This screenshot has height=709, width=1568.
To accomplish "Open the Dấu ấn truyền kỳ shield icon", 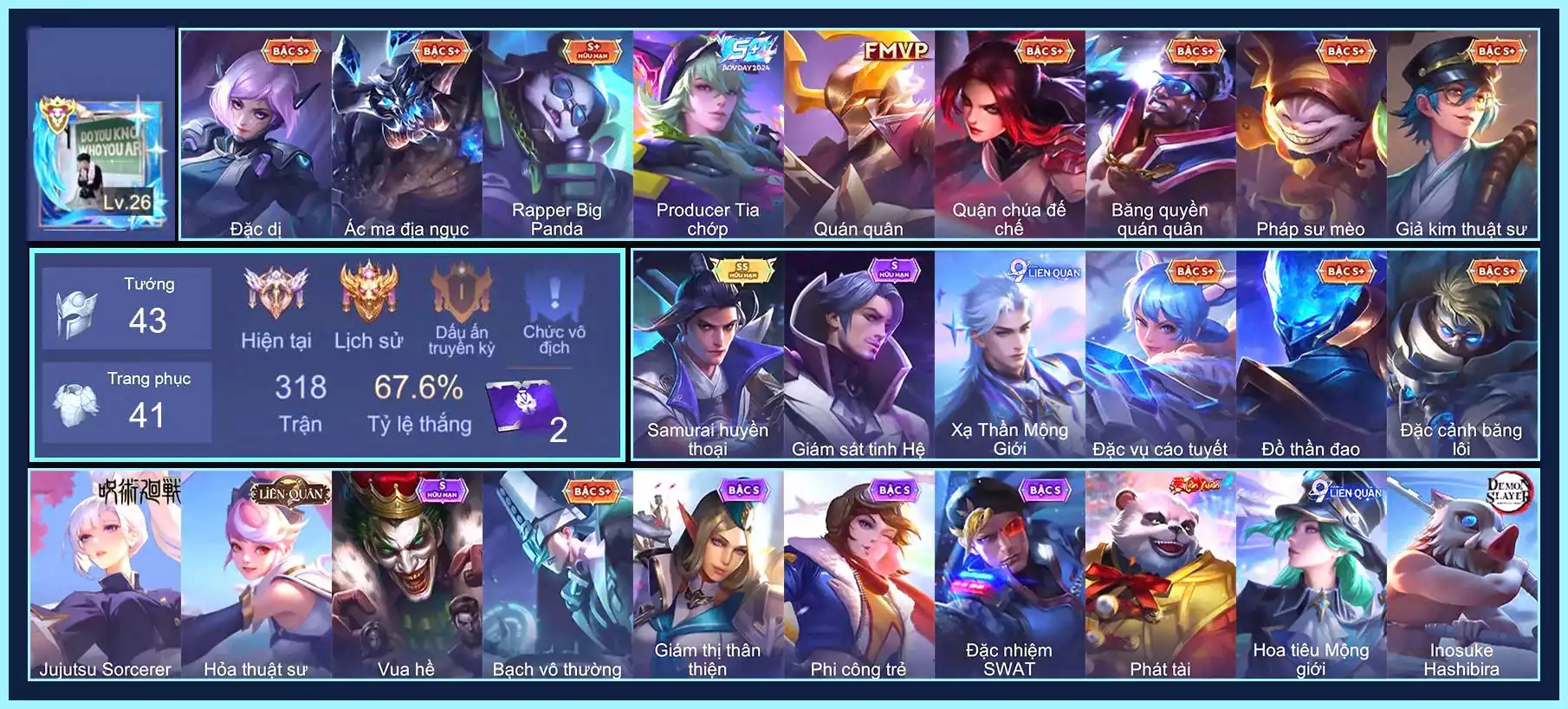I will click(x=462, y=293).
